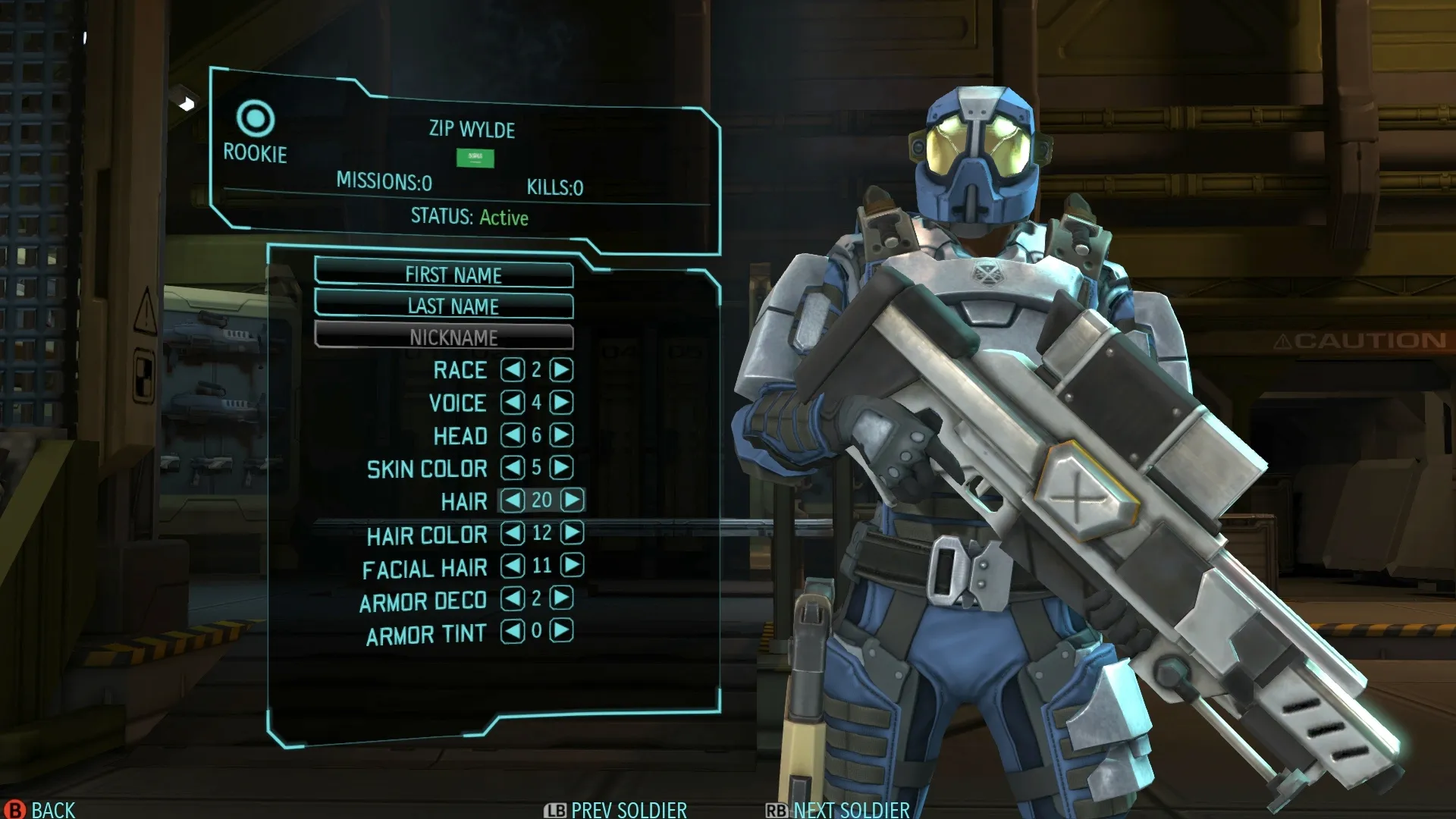Choose the next Voice option
The image size is (1456, 819).
coord(561,403)
